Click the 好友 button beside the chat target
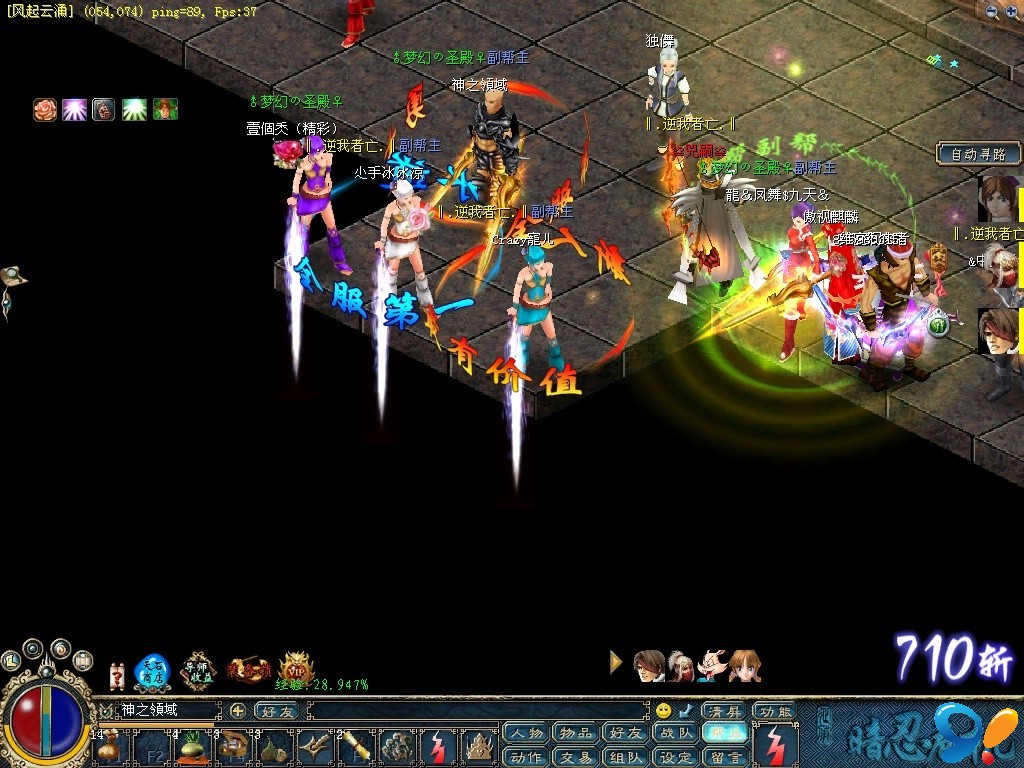1024x768 pixels. click(x=277, y=711)
